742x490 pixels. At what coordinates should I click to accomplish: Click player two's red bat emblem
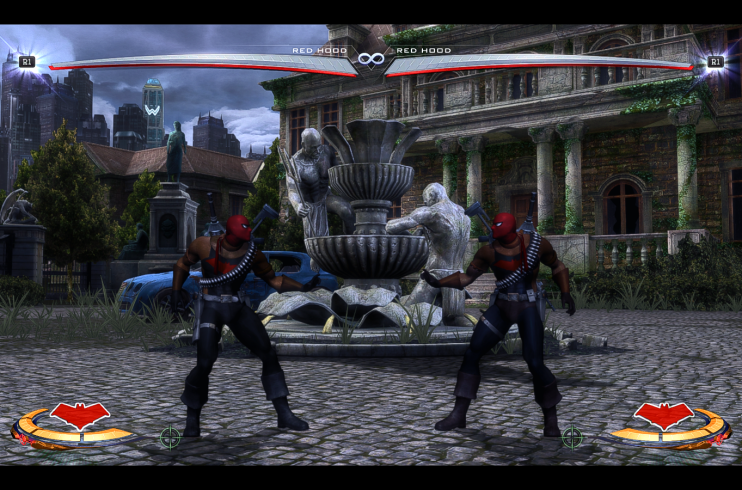click(663, 413)
